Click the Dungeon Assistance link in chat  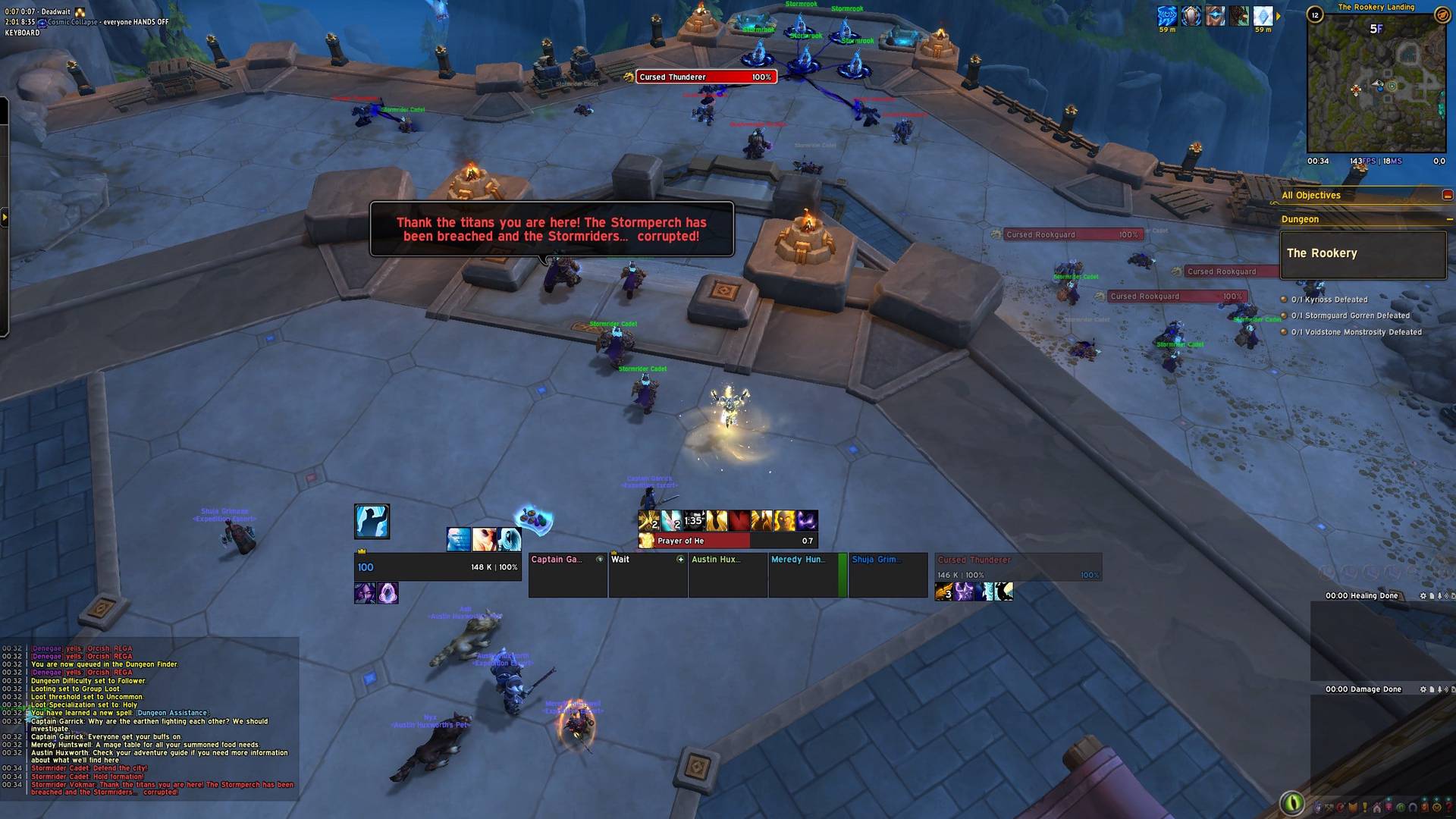click(x=172, y=713)
